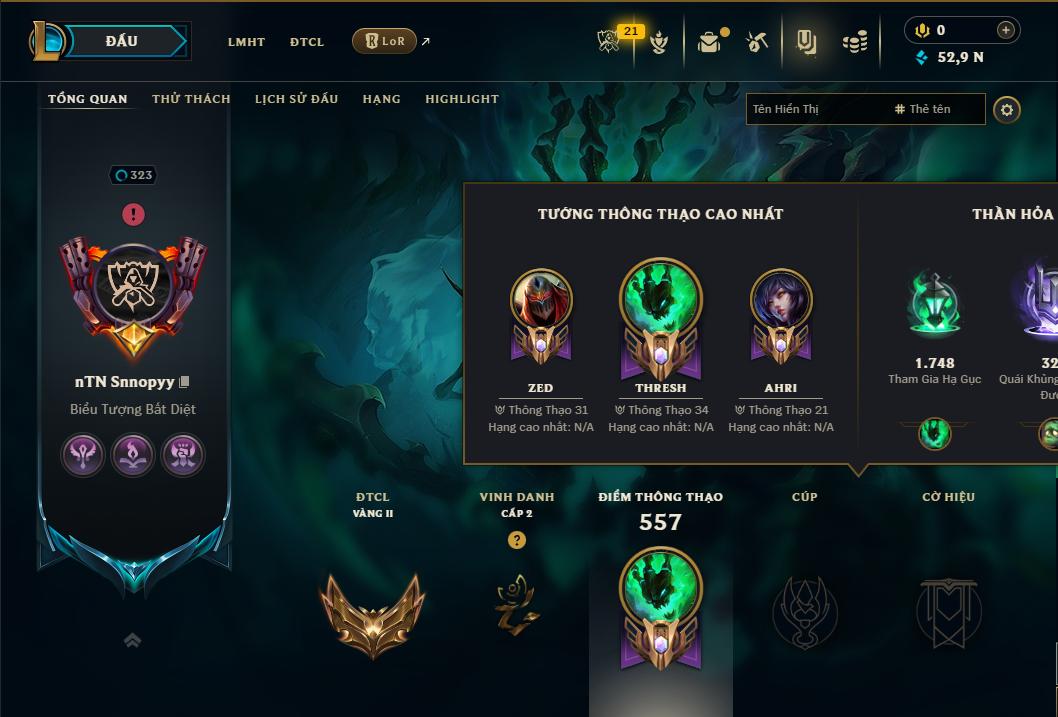
Task: Open the CÚP trophy emblem
Action: (805, 612)
